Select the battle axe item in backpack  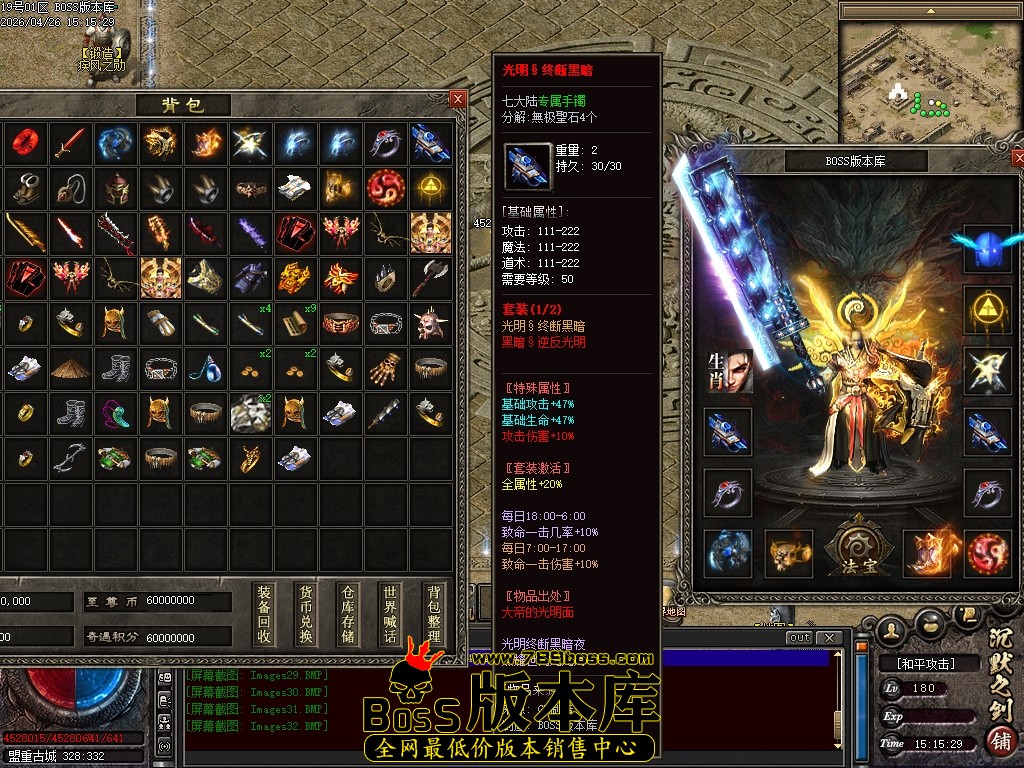click(431, 277)
